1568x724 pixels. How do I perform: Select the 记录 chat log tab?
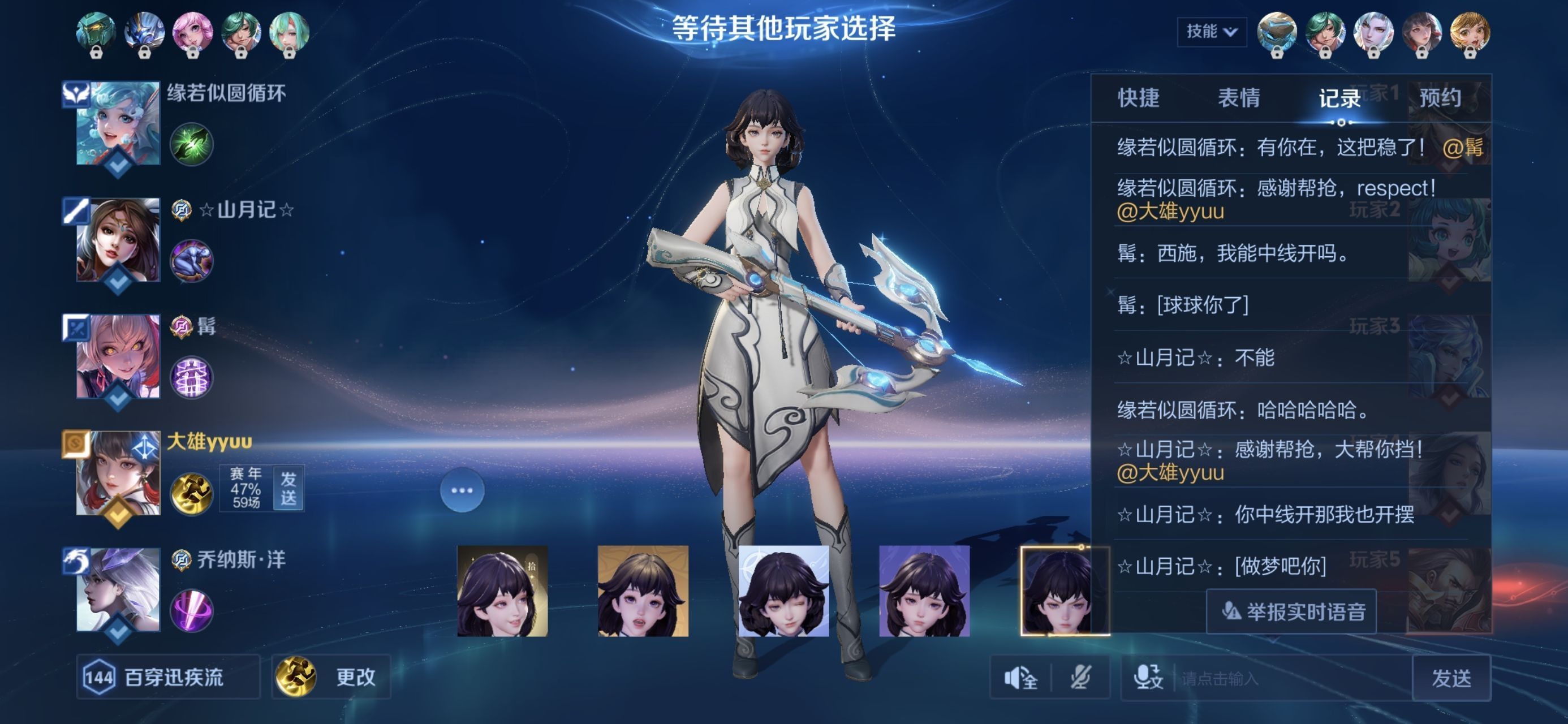point(1339,98)
